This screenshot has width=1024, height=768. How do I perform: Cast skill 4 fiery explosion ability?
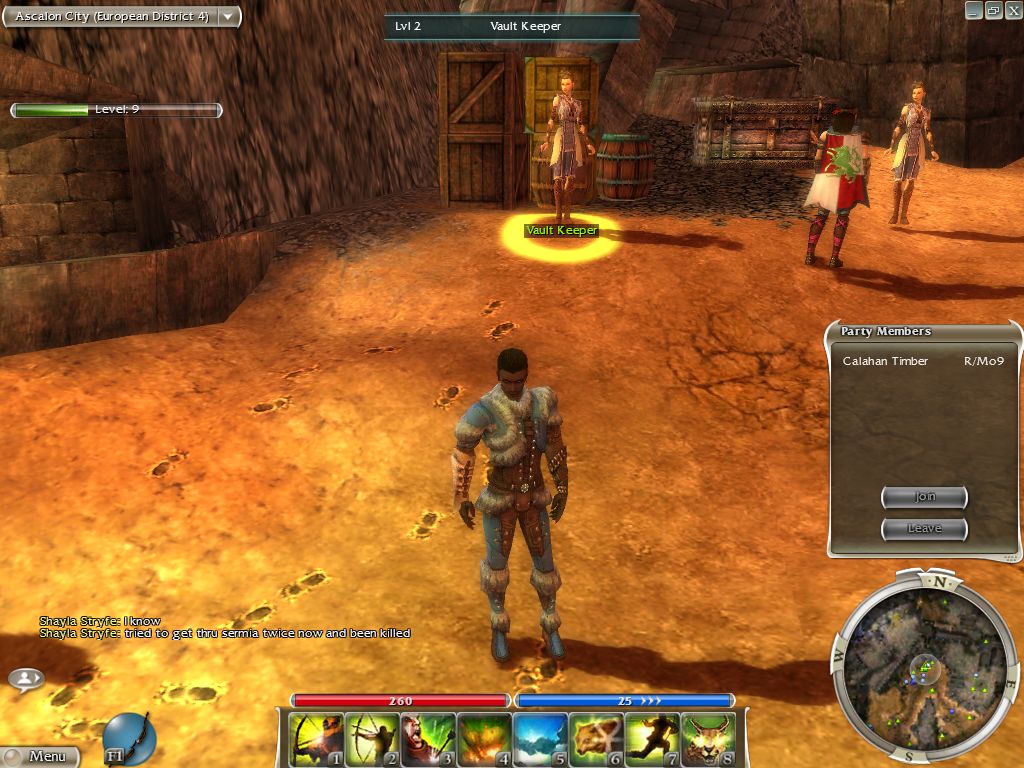[484, 740]
